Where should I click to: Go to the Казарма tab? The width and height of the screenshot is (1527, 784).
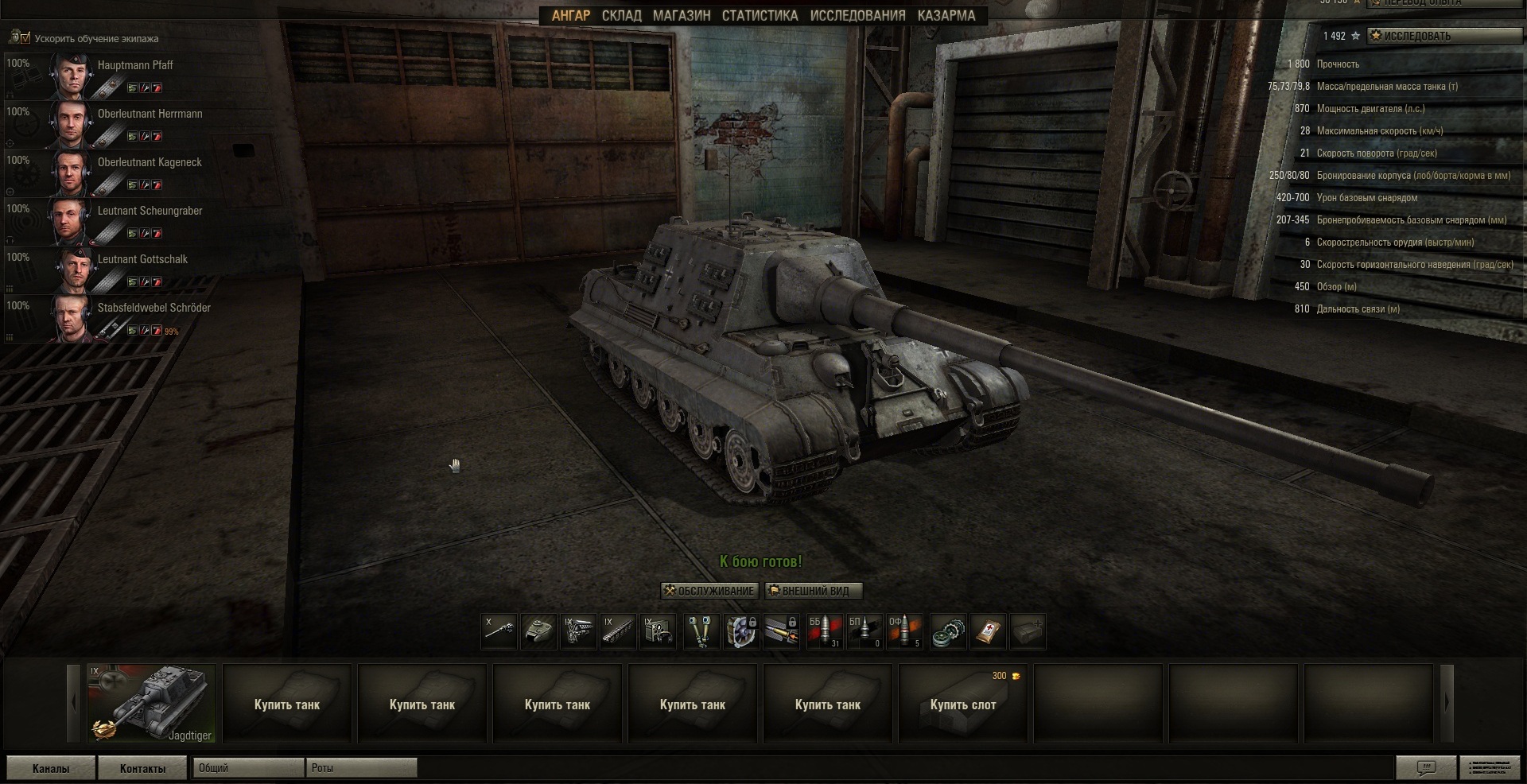click(946, 16)
